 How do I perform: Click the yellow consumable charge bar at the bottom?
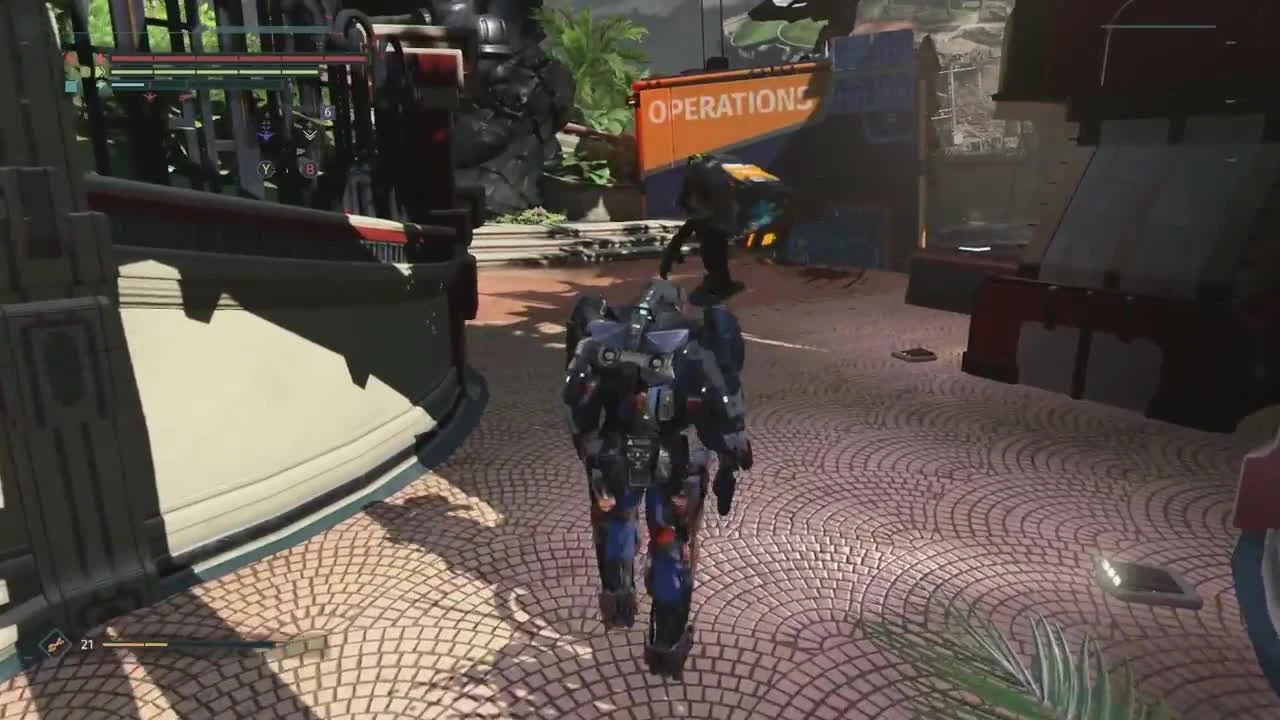point(133,644)
